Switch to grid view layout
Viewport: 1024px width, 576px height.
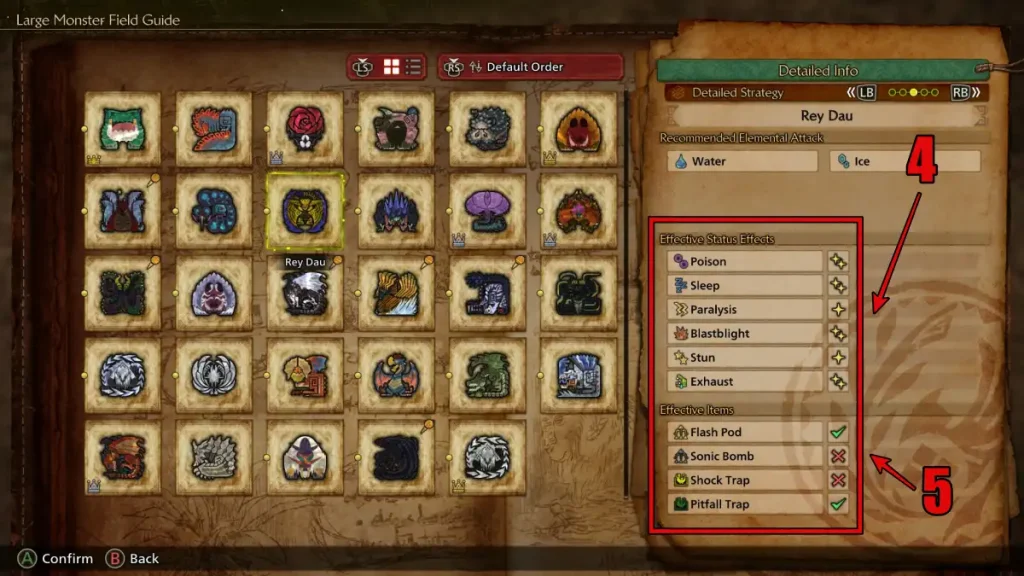391,67
